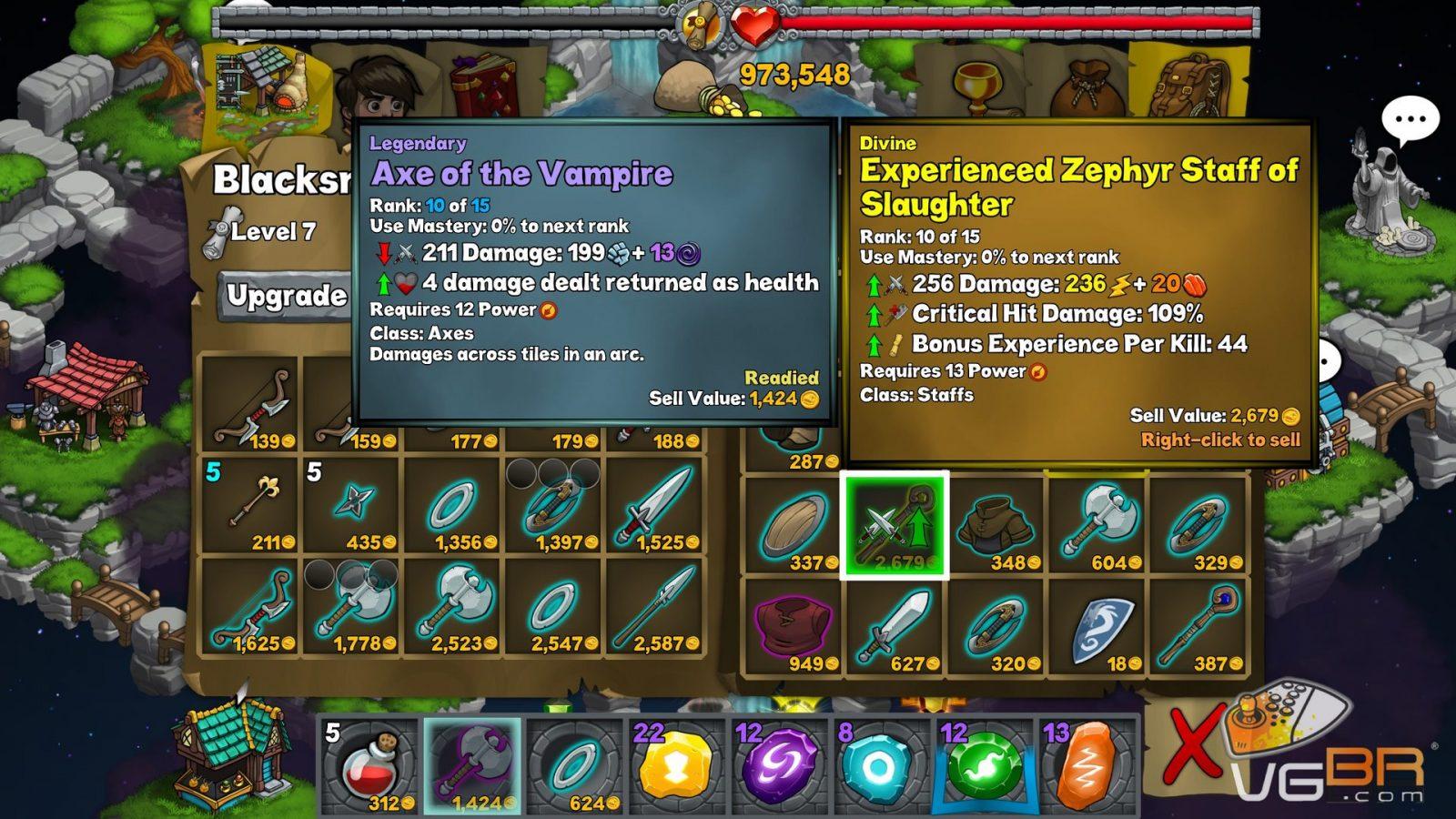Select the purple robe priced 949
This screenshot has width=1456, height=819.
tap(794, 626)
